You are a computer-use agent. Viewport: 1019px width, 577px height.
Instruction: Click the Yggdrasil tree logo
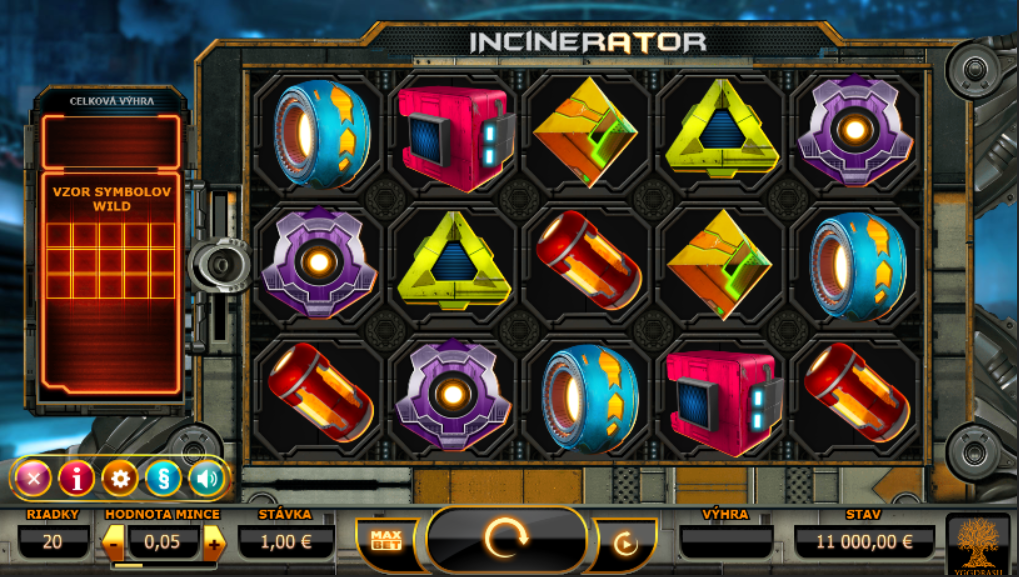click(x=978, y=545)
